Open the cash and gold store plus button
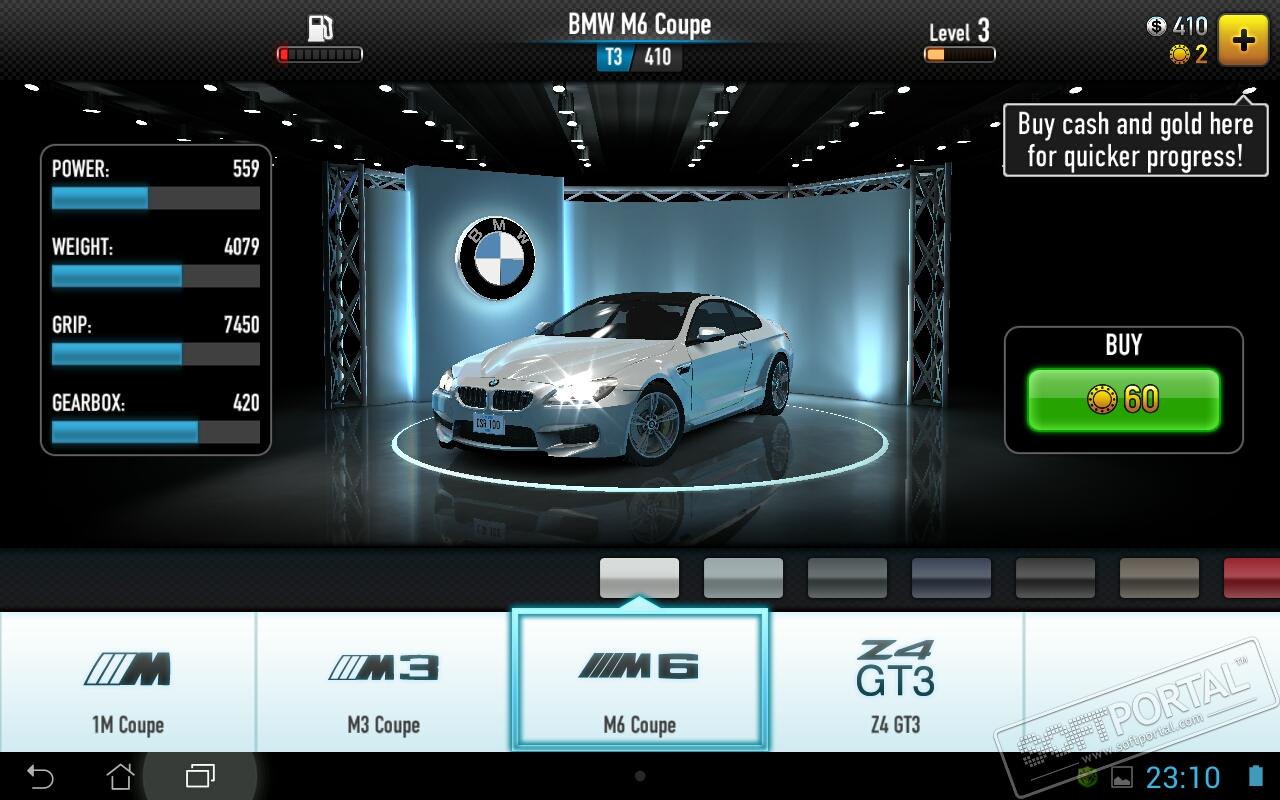 click(1243, 40)
